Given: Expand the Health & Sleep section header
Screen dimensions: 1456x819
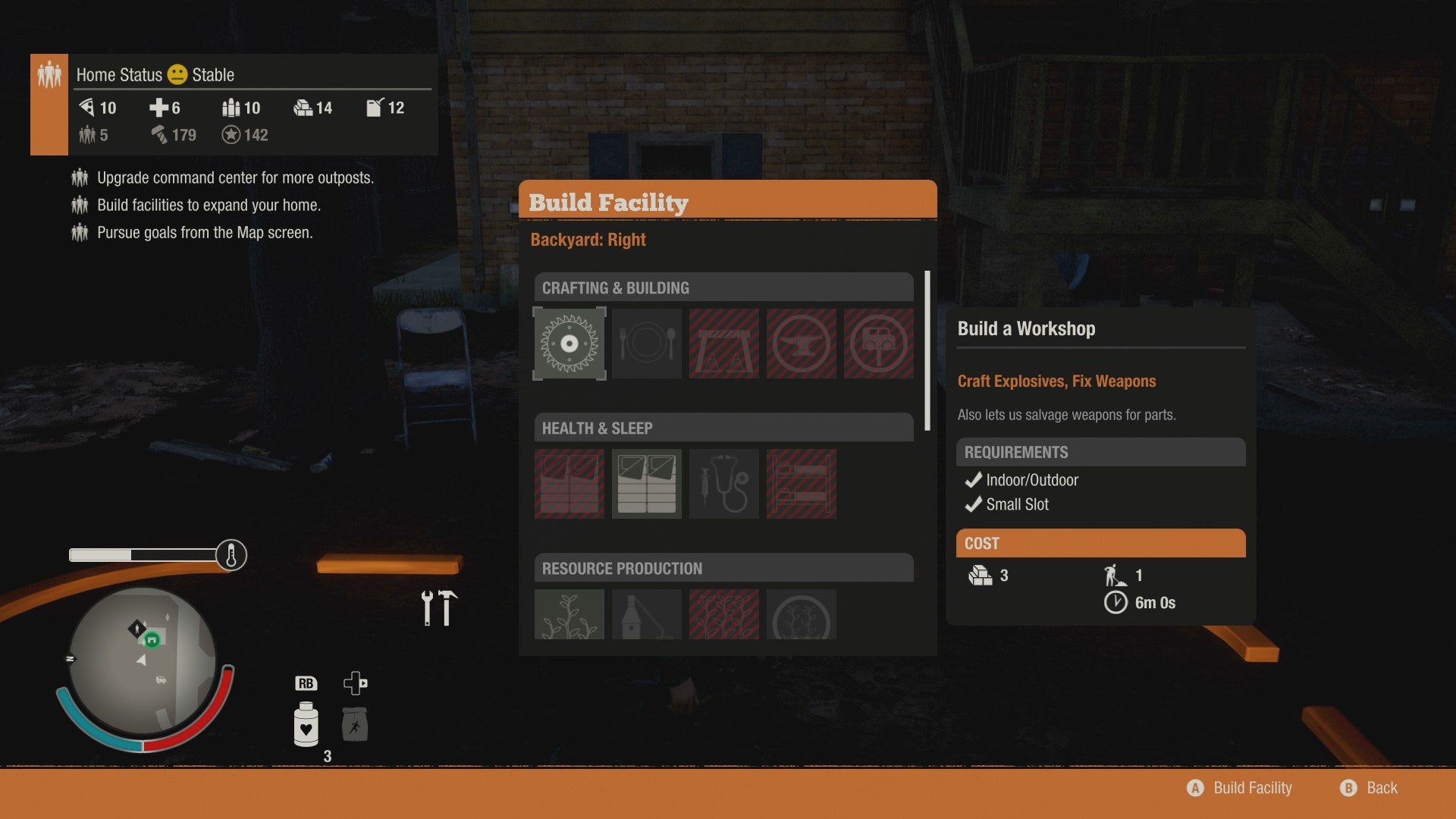Looking at the screenshot, I should 723,428.
